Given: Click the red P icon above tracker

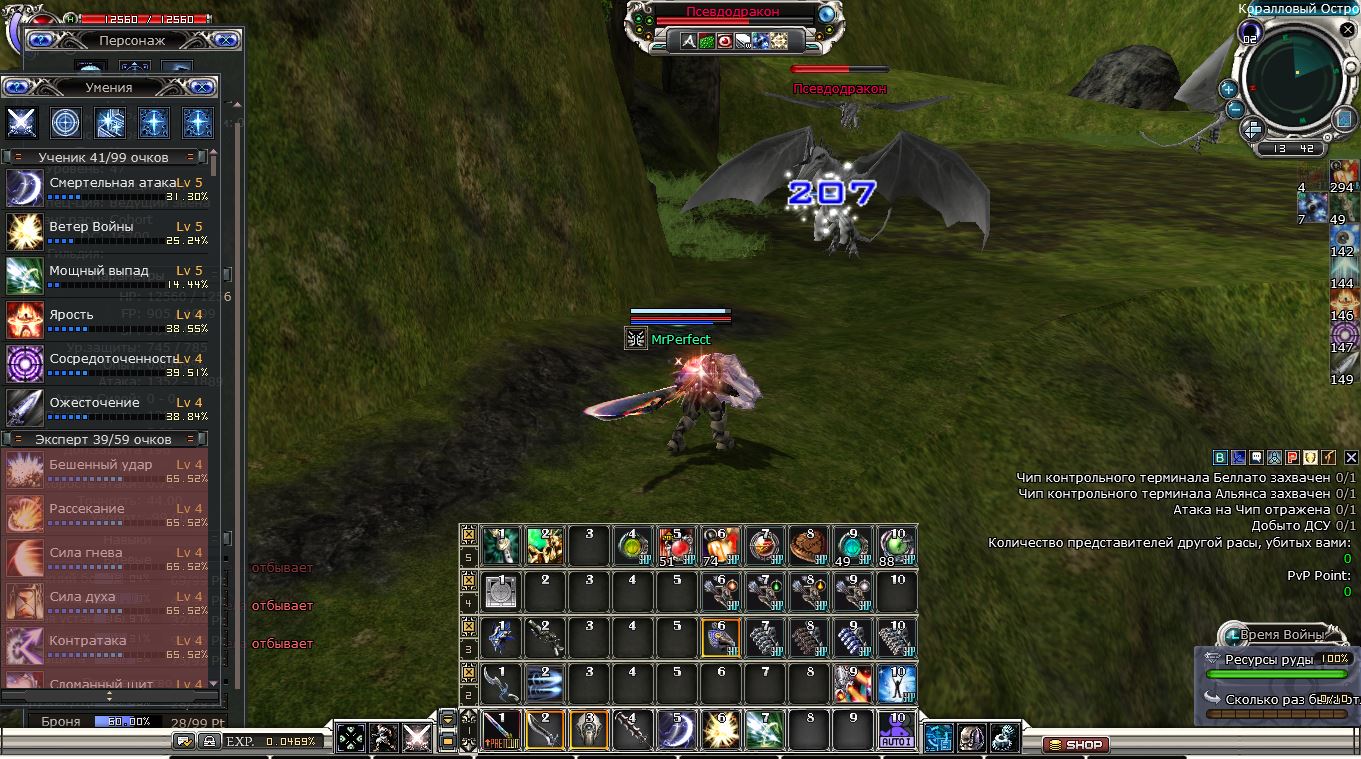Looking at the screenshot, I should 1292,457.
